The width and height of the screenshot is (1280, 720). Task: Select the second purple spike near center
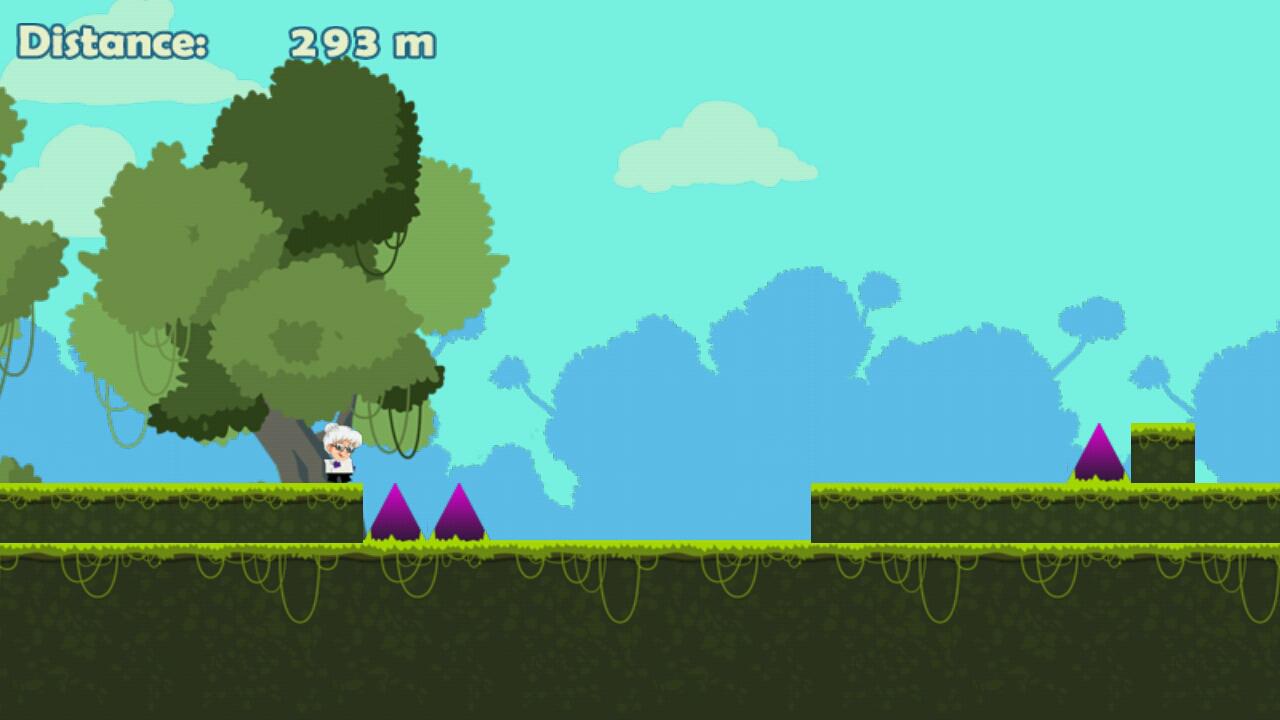(460, 515)
